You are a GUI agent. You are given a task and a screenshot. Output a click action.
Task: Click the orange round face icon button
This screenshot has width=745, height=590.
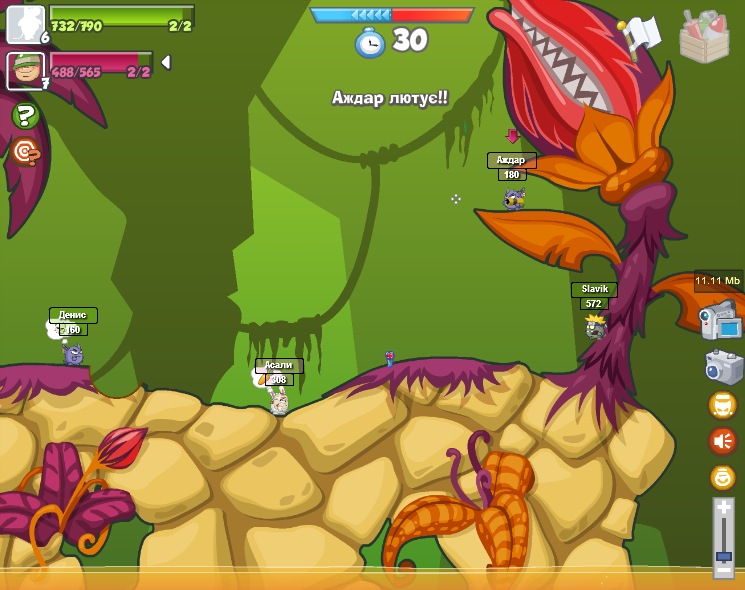click(722, 477)
